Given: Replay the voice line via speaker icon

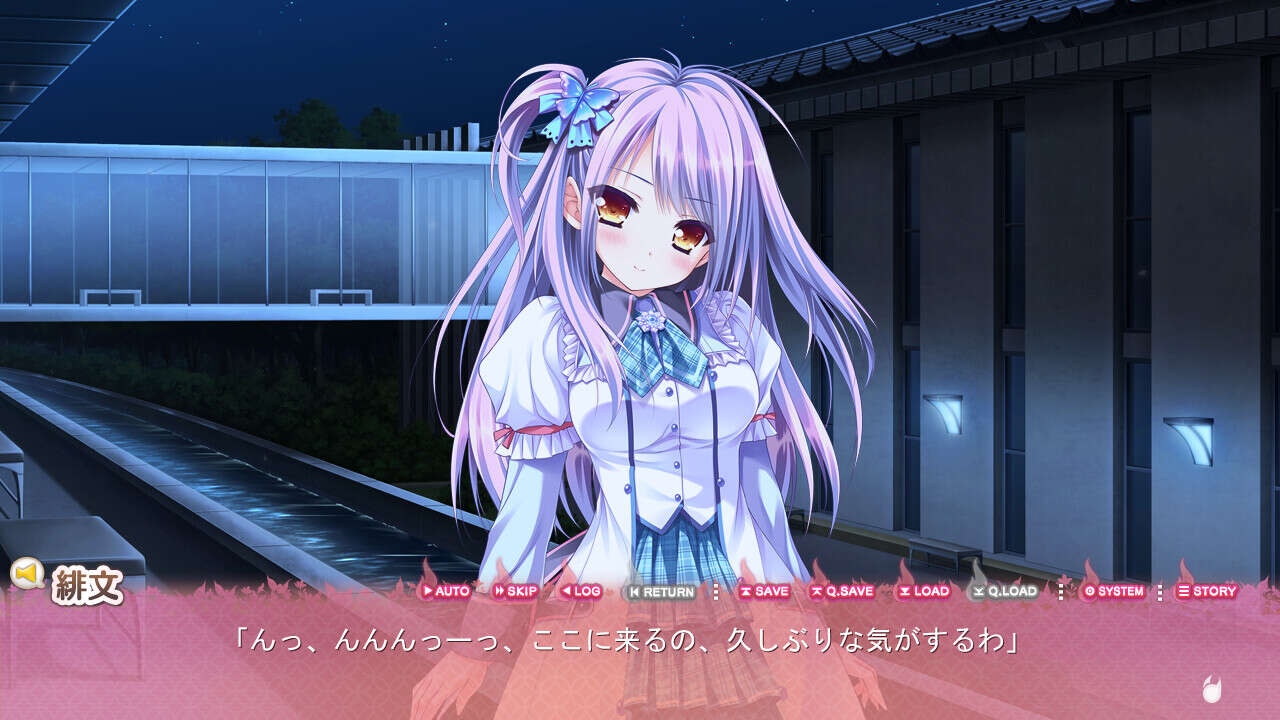Looking at the screenshot, I should coord(26,573).
